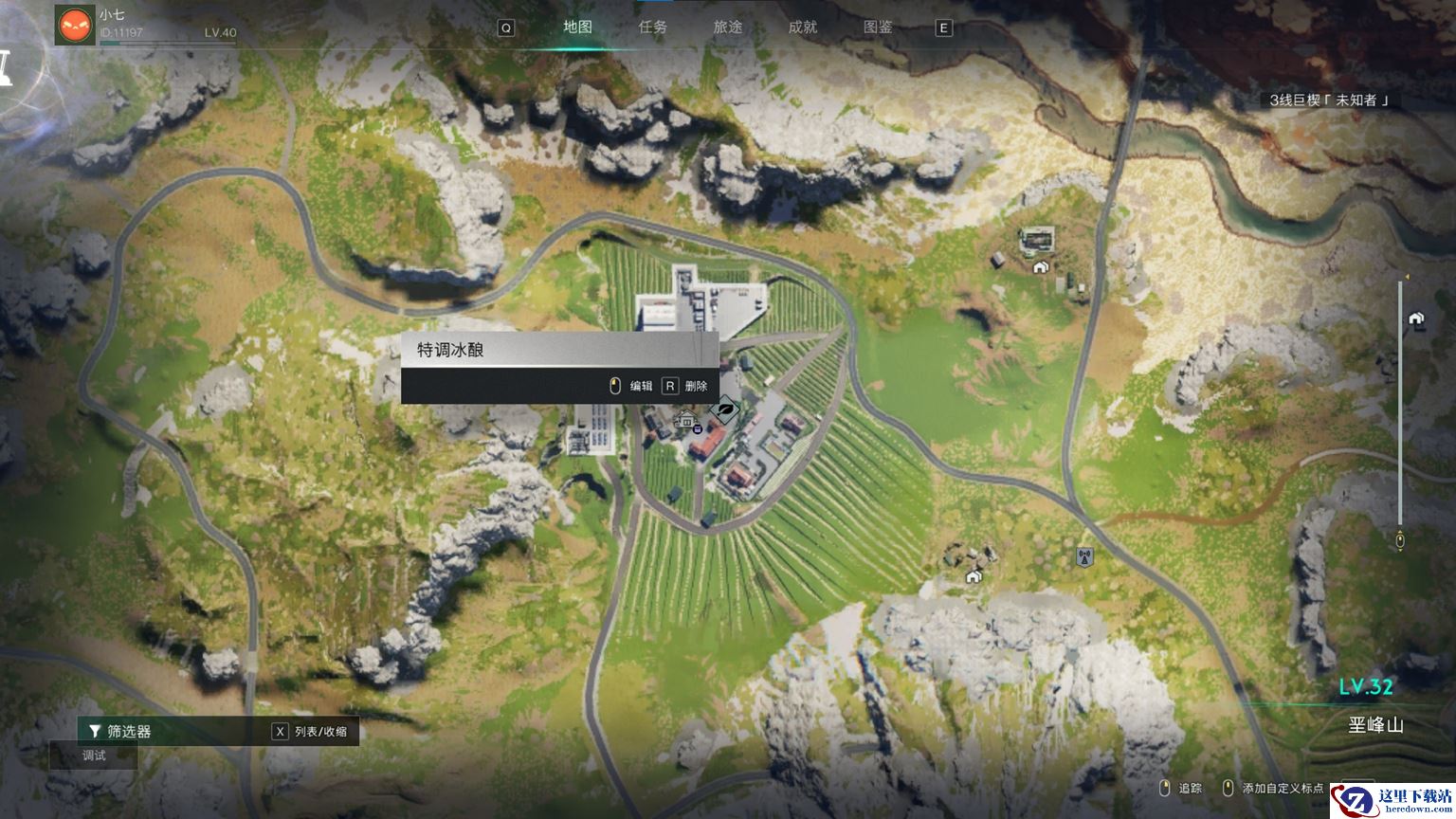Switch to the 任务 (Quests) tab

(652, 27)
